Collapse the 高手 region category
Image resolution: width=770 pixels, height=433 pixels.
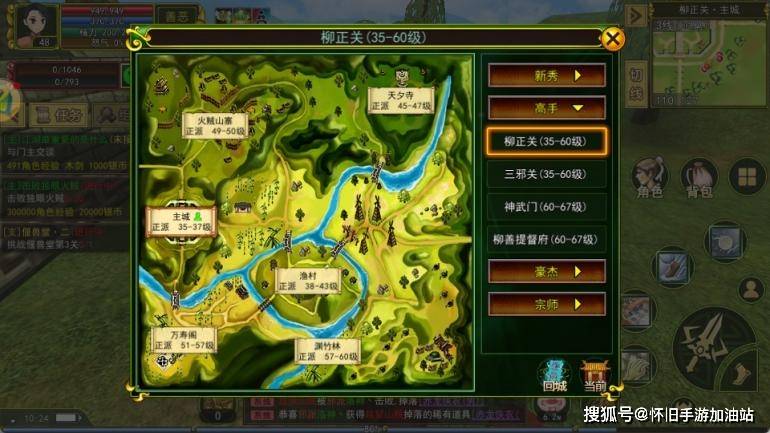pos(546,107)
